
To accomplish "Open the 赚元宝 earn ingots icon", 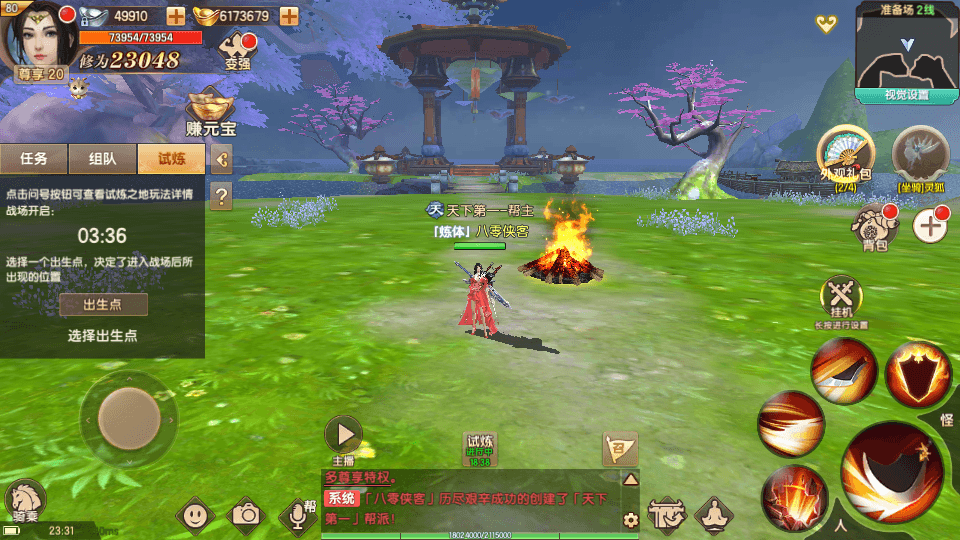I will (210, 114).
